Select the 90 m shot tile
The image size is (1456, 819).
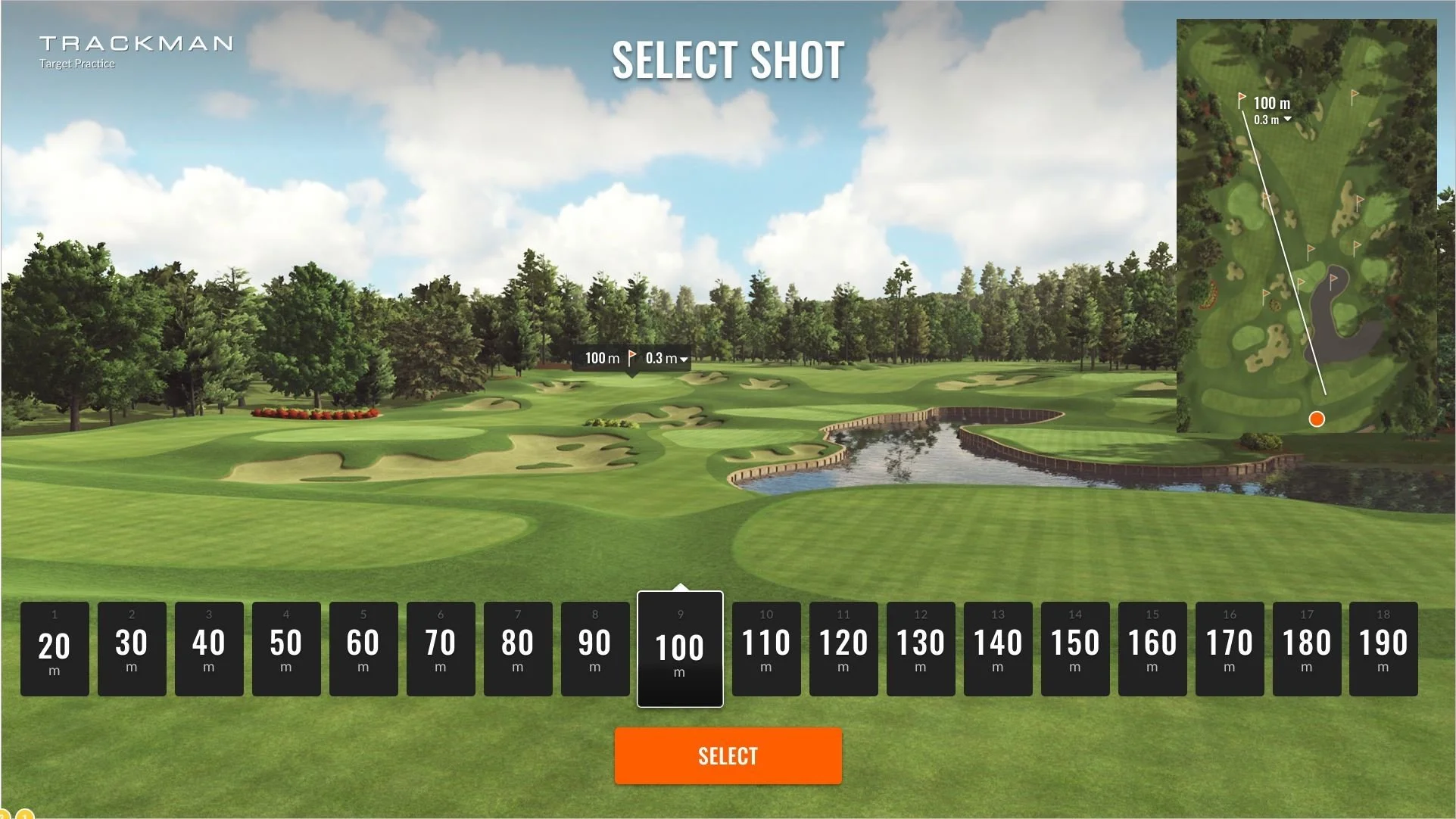pos(595,649)
